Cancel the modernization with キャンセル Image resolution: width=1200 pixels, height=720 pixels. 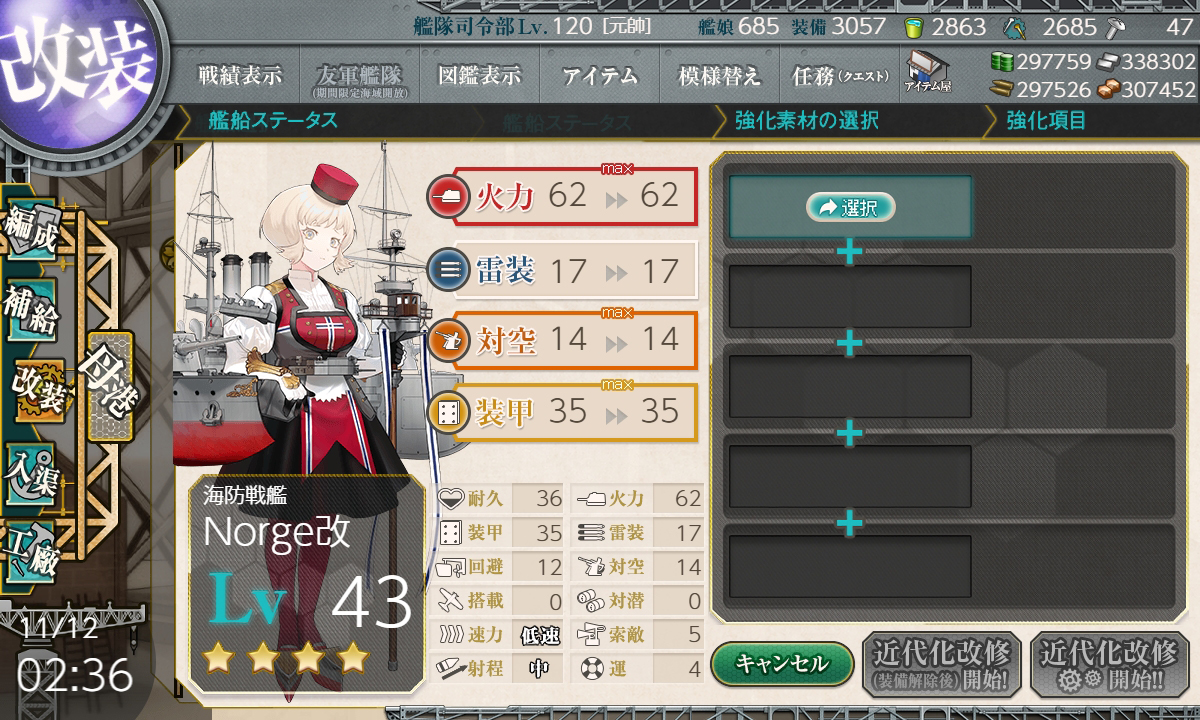coord(782,663)
